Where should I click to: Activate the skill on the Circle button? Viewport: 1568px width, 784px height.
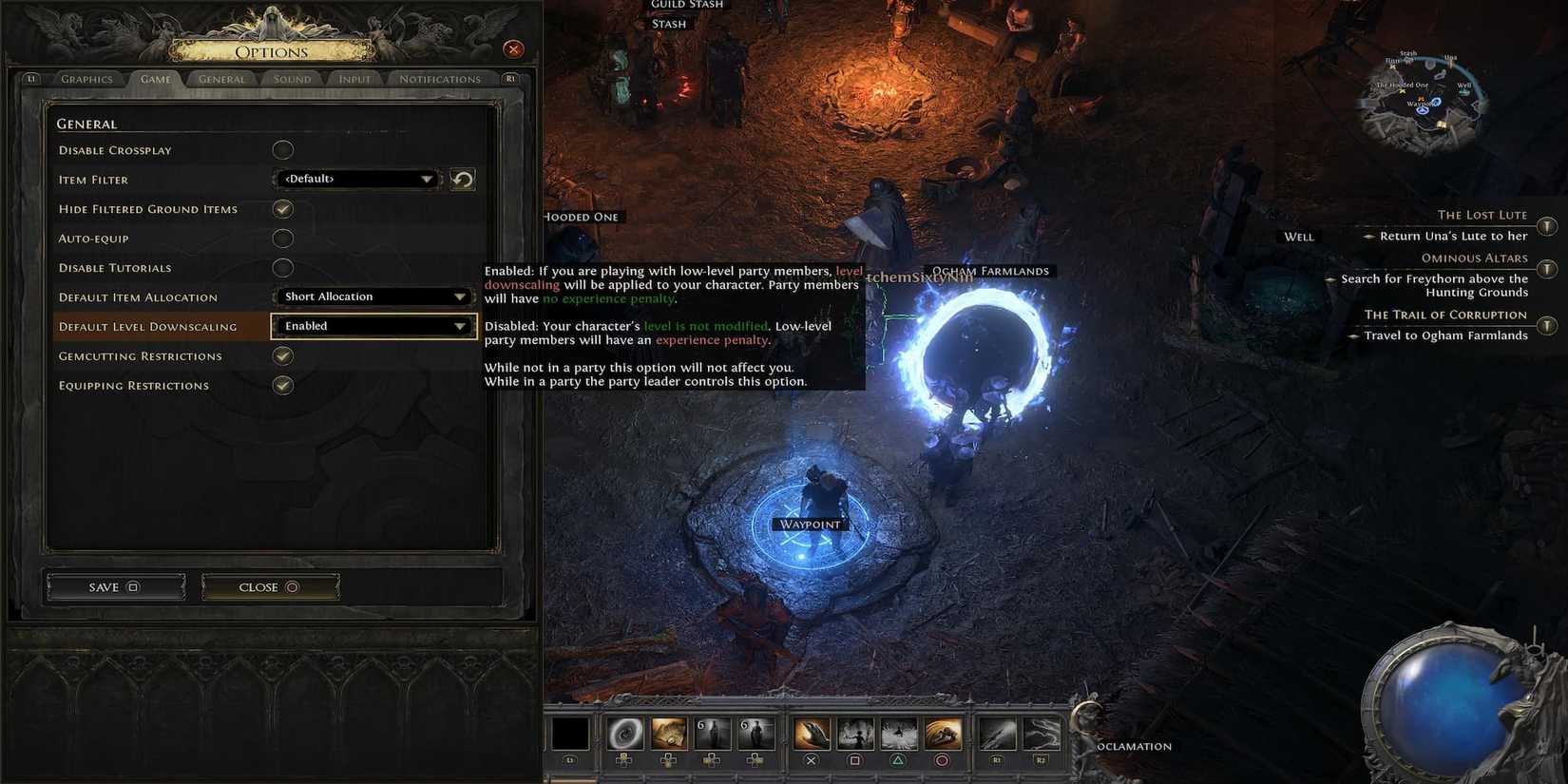coord(944,732)
